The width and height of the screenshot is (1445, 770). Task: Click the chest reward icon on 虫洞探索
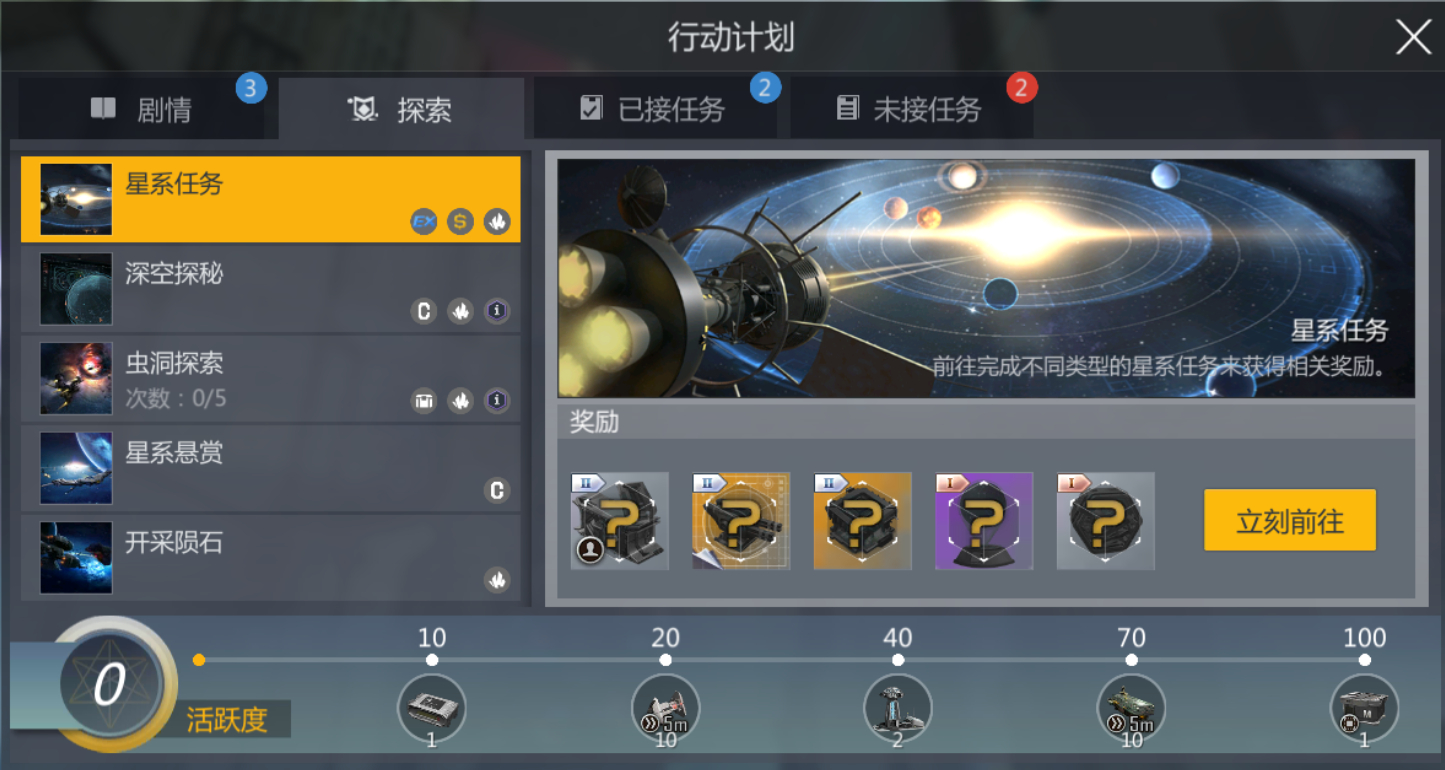point(423,400)
